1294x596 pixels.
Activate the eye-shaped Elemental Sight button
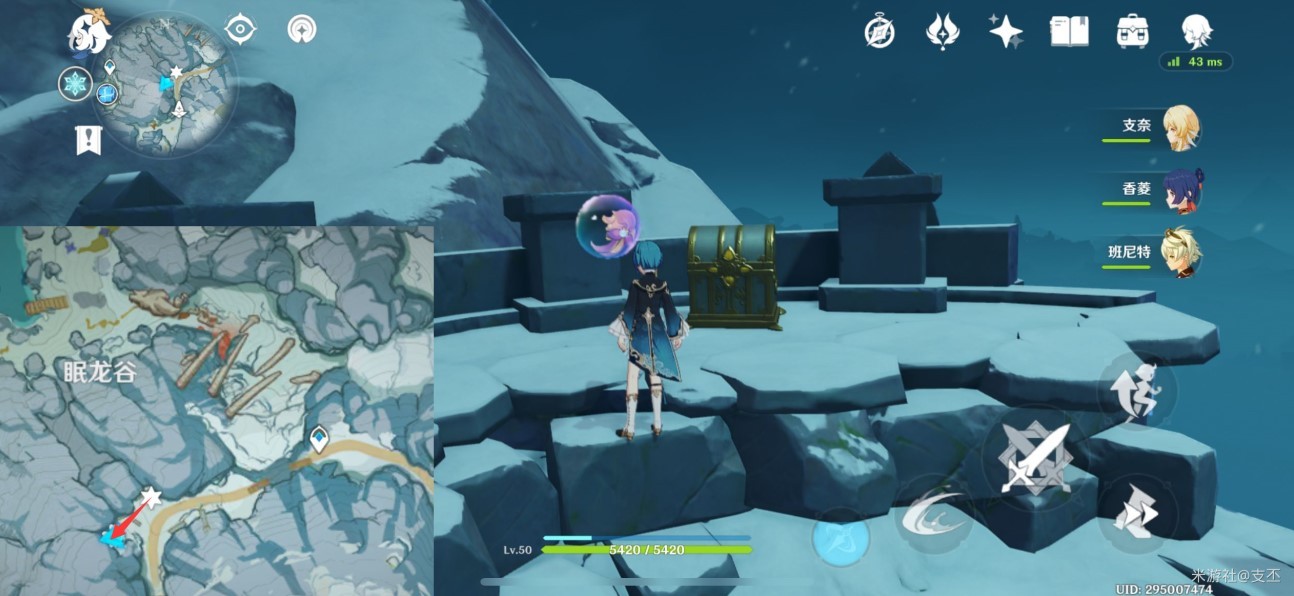pyautogui.click(x=241, y=29)
